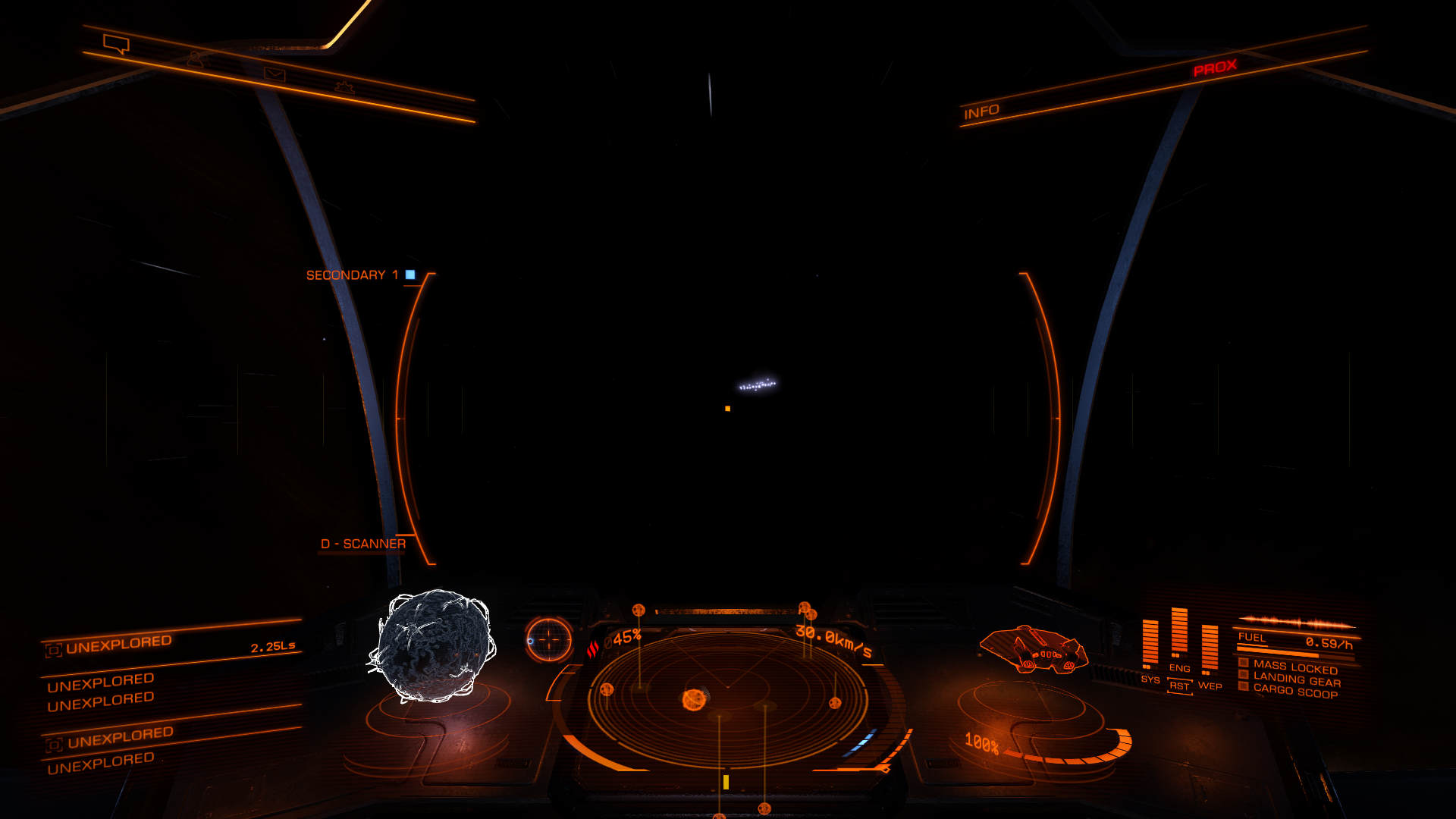The height and width of the screenshot is (819, 1456).
Task: Select the SECONDARY 1 fire group label
Action: [x=352, y=275]
